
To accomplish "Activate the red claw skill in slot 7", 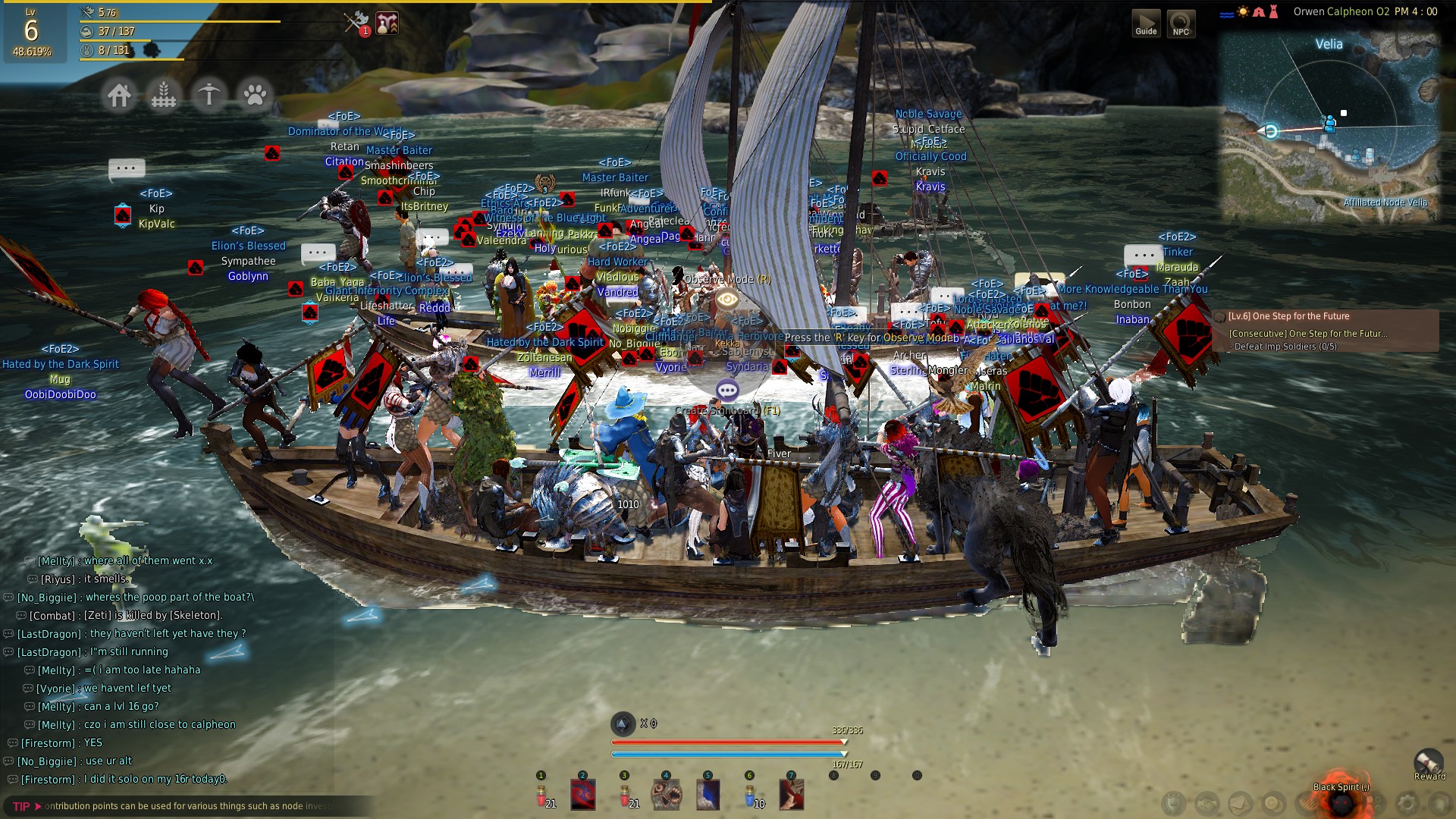I will click(791, 795).
